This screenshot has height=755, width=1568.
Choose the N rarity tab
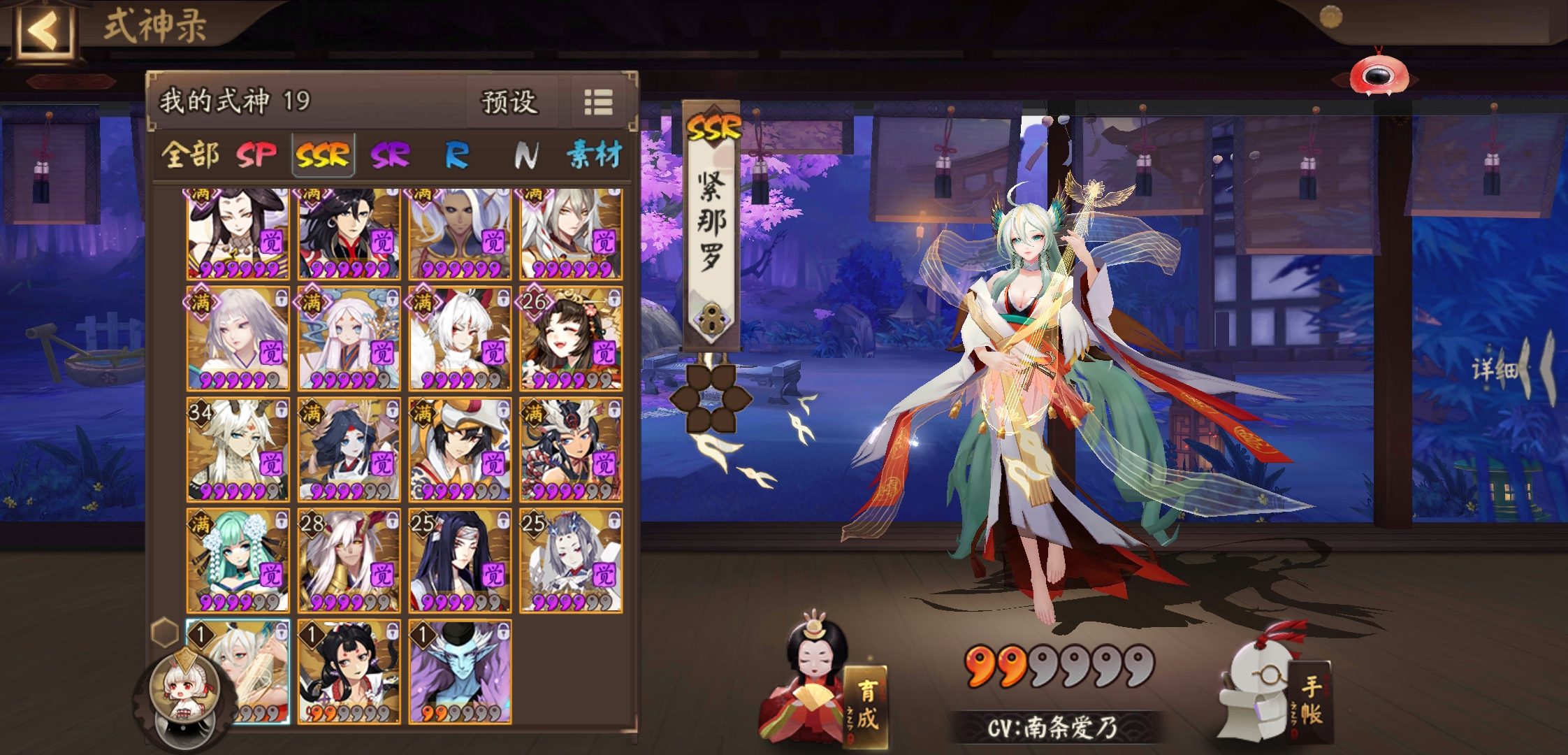tap(525, 154)
